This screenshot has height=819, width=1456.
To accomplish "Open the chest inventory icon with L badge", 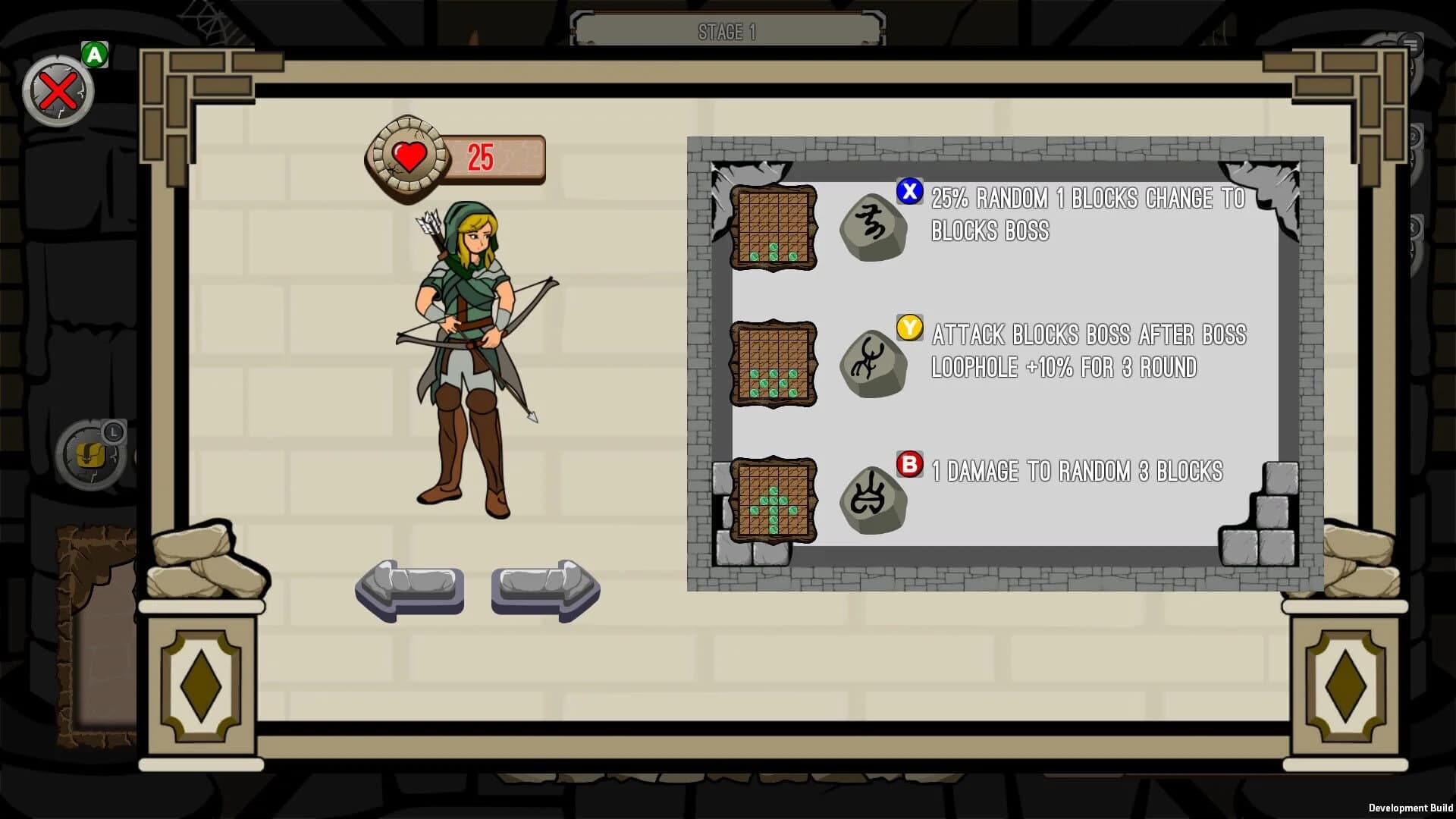I will point(91,455).
